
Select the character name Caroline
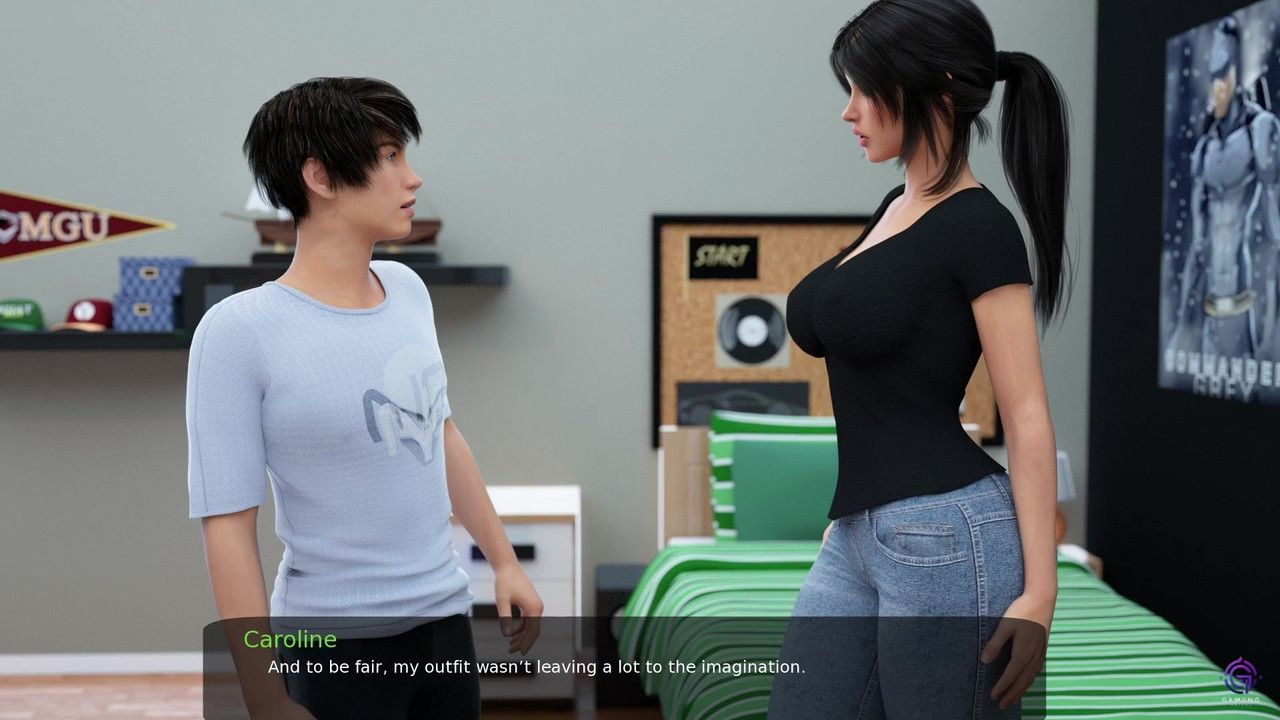click(290, 640)
